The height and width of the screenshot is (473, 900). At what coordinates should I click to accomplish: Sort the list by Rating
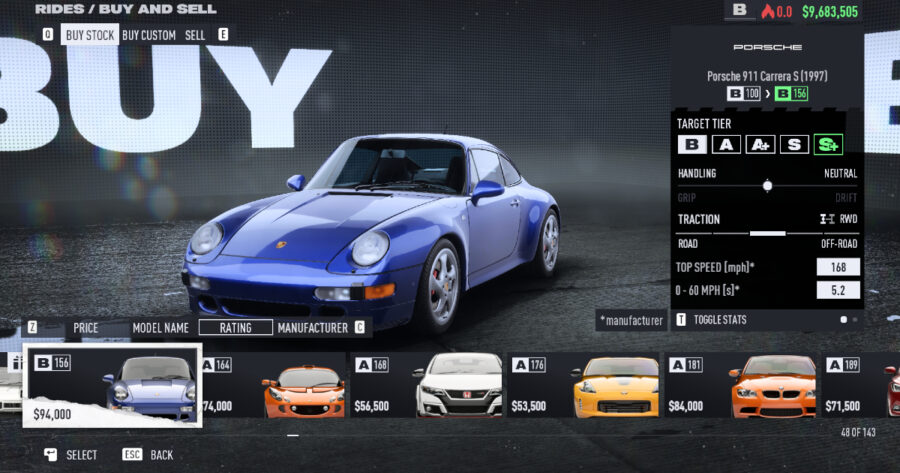pos(235,327)
